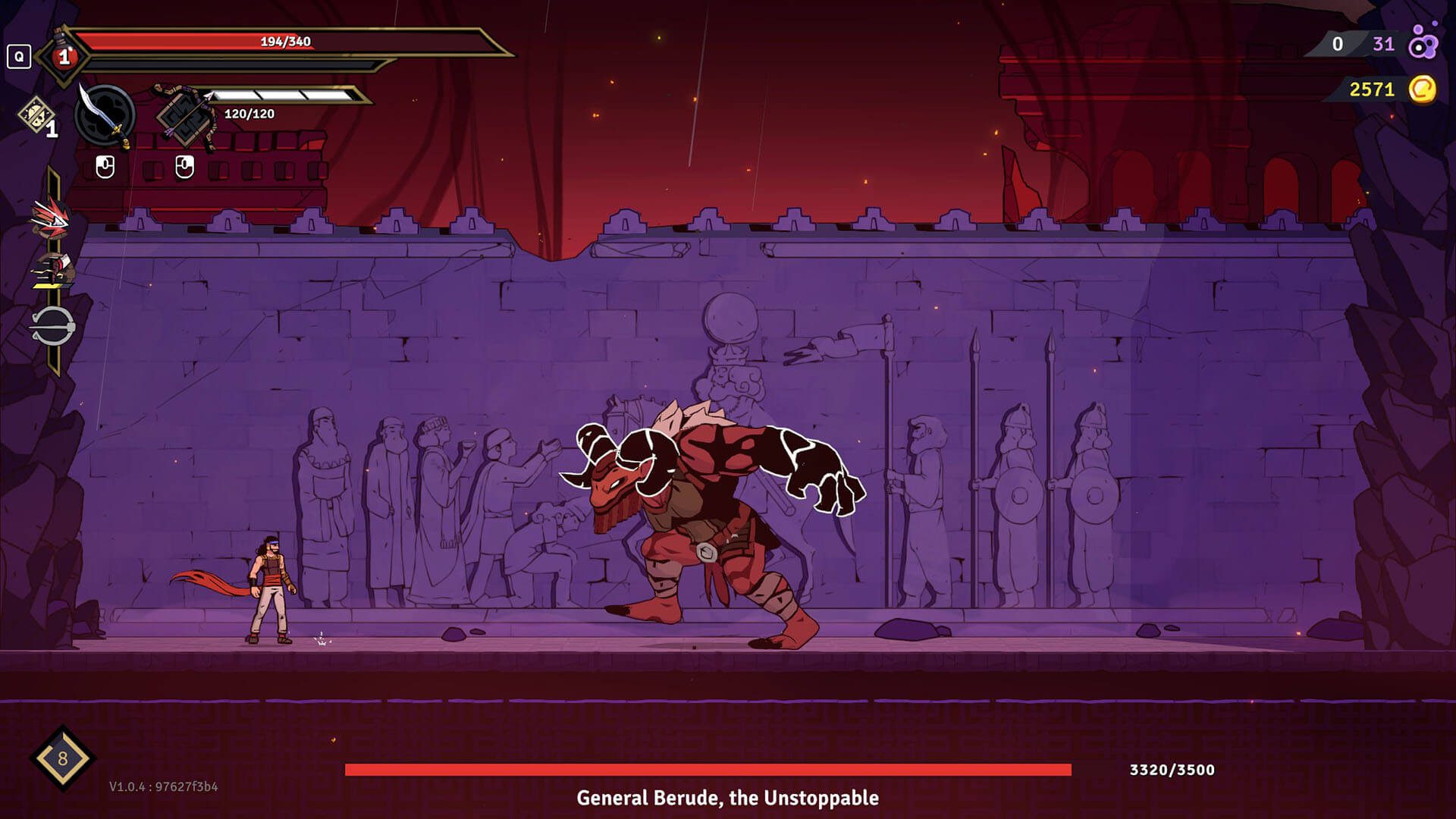Select the dashing boot medallion icon
Image resolution: width=1456 pixels, height=819 pixels.
pos(52,271)
